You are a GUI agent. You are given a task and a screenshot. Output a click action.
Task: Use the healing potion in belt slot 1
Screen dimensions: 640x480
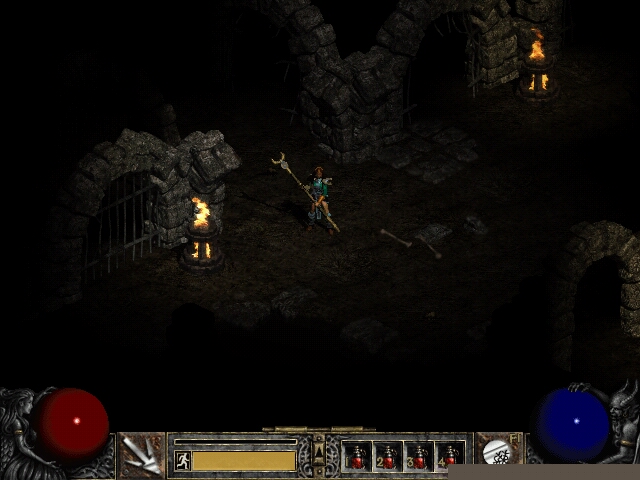pos(357,457)
